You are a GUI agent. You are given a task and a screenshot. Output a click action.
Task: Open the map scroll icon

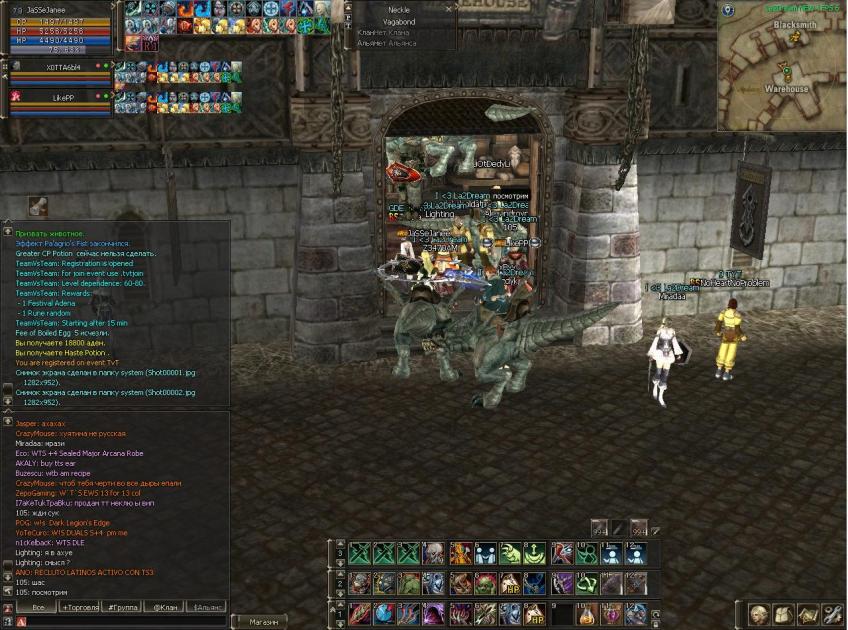[807, 614]
